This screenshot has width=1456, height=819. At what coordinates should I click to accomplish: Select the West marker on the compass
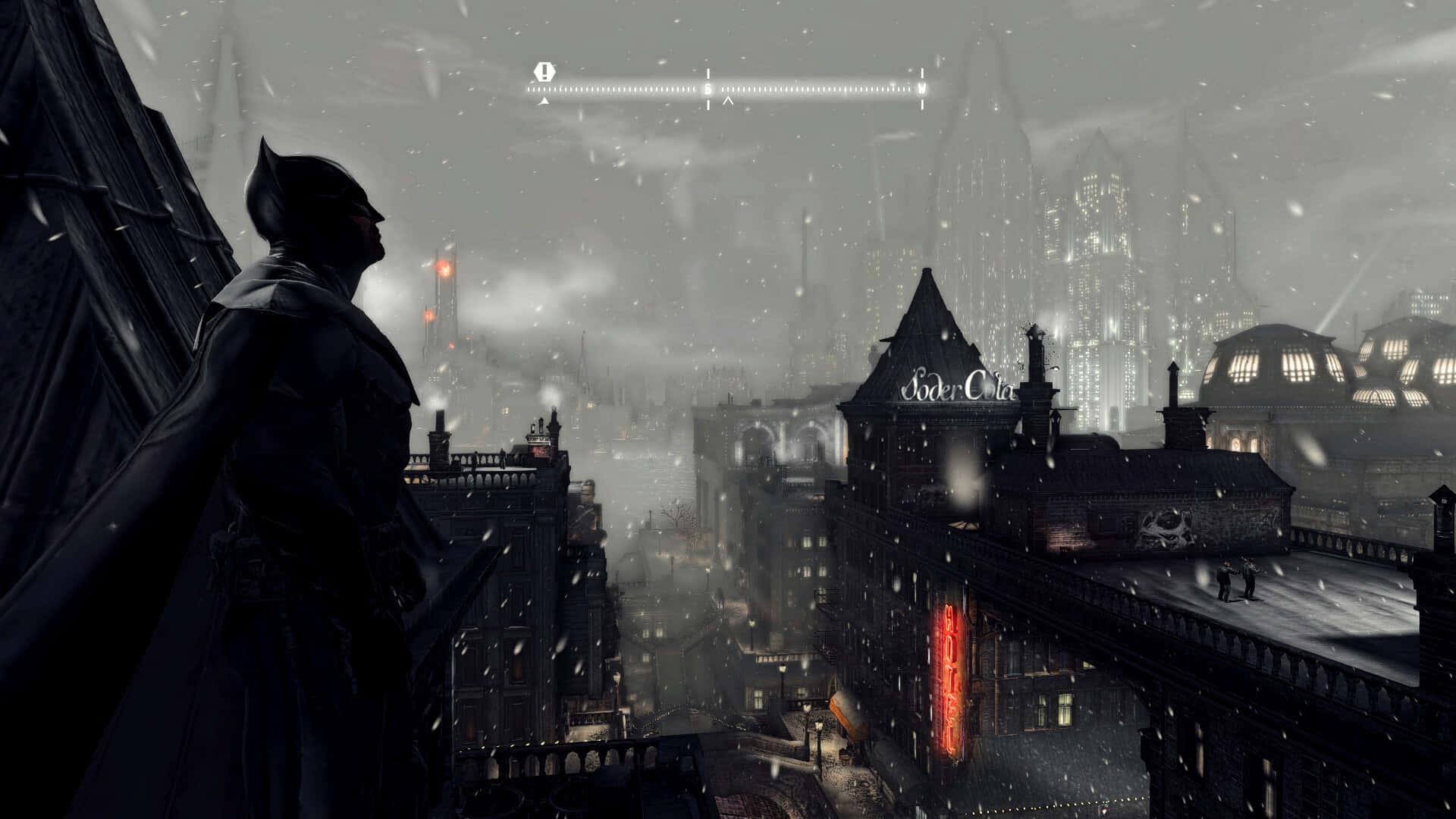click(922, 88)
